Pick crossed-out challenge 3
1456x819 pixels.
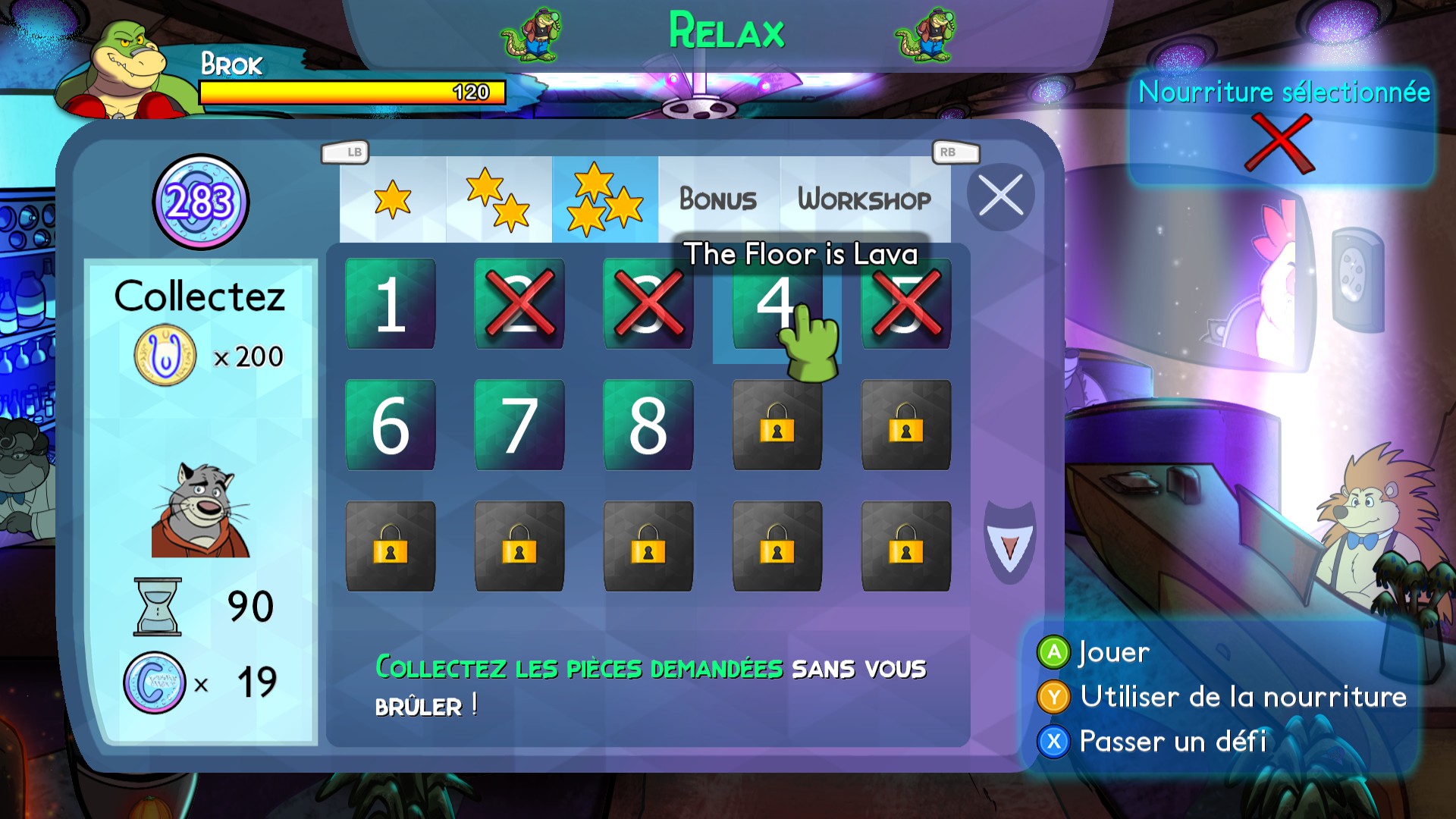(648, 304)
